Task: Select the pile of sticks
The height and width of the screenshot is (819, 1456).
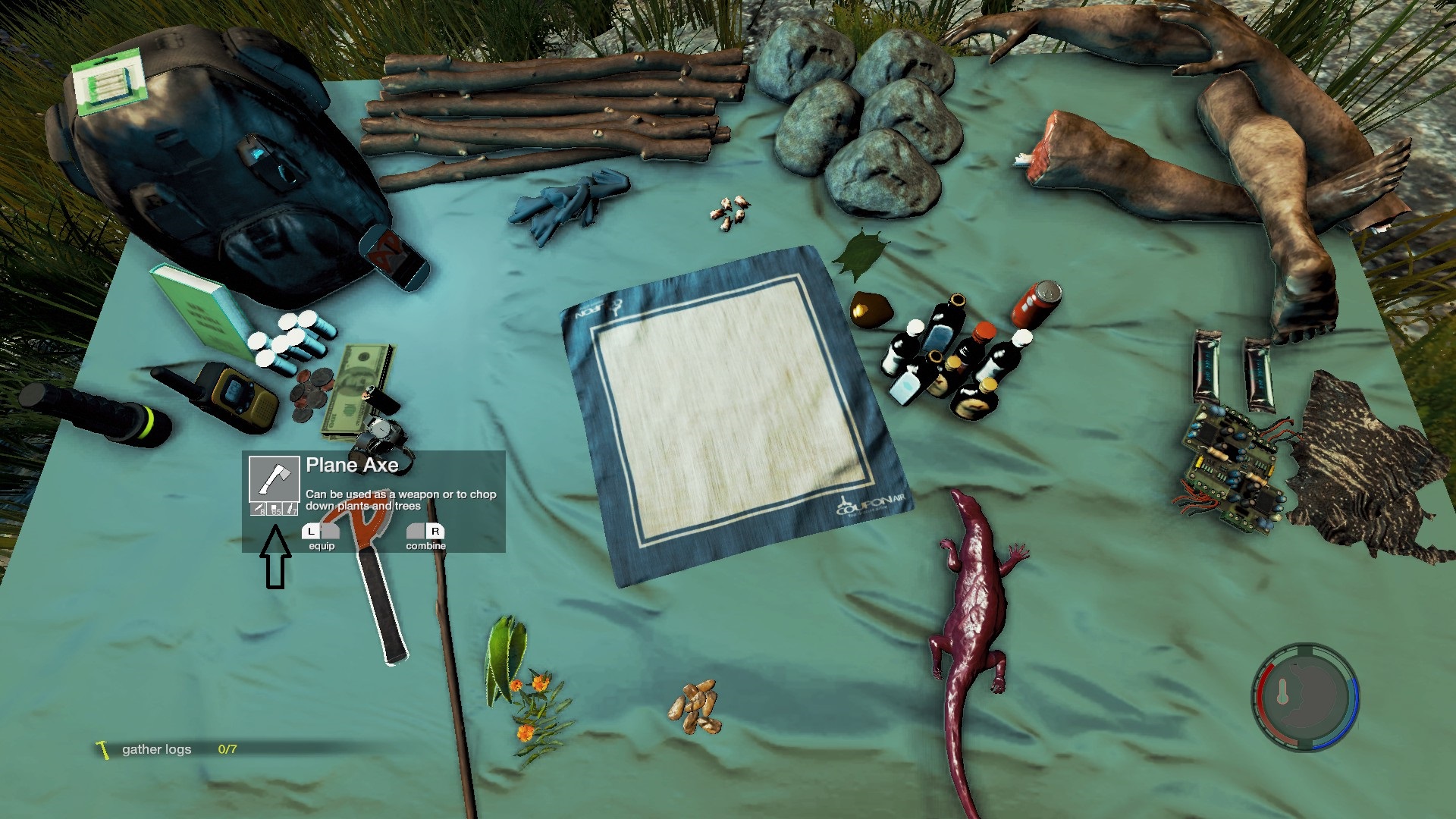Action: 554,114
